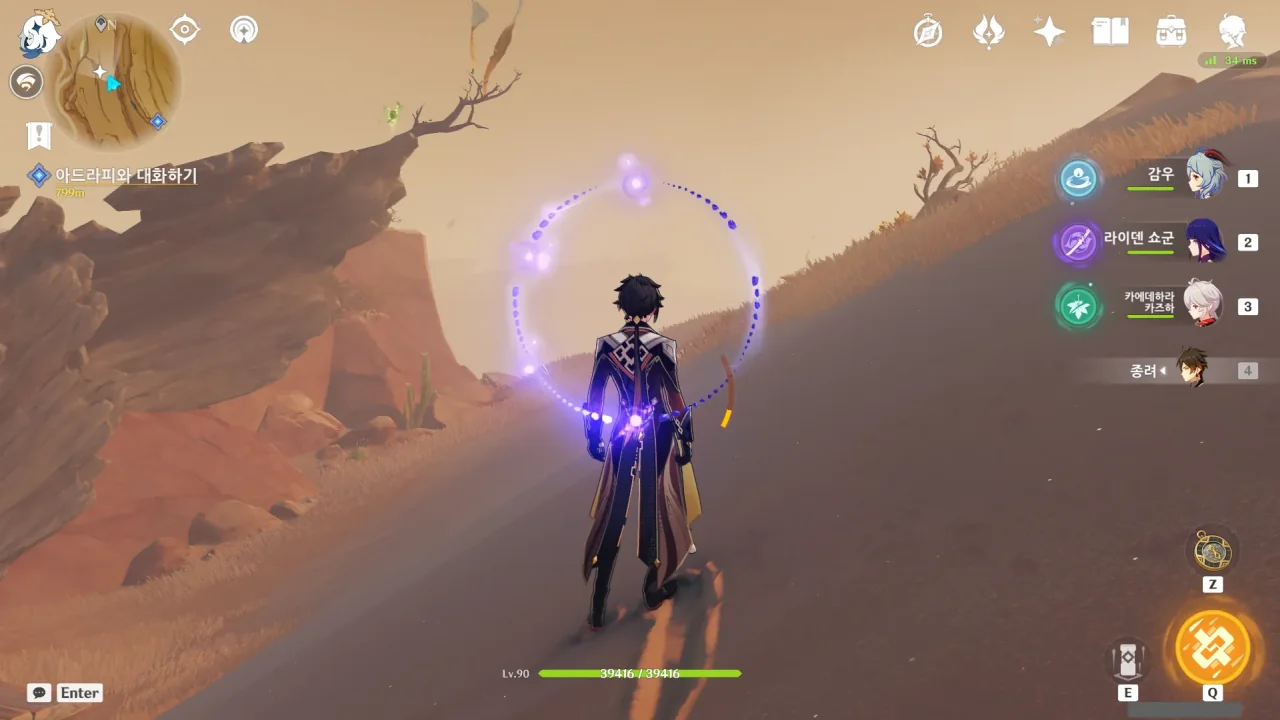The width and height of the screenshot is (1280, 720).
Task: Activate the golden Elemental Burst icon
Action: click(1212, 647)
